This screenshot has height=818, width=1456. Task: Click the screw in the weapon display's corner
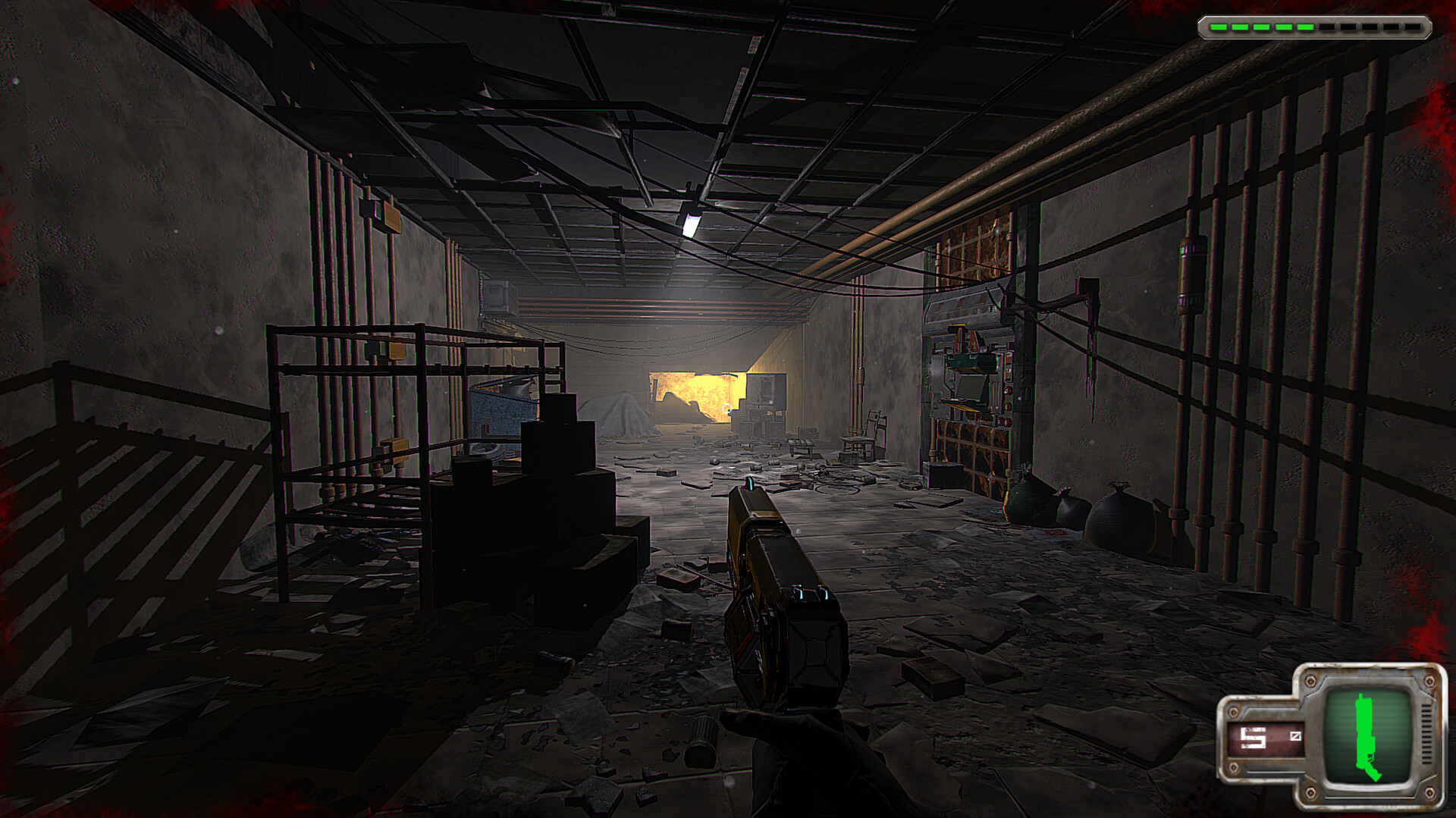pyautogui.click(x=1310, y=682)
